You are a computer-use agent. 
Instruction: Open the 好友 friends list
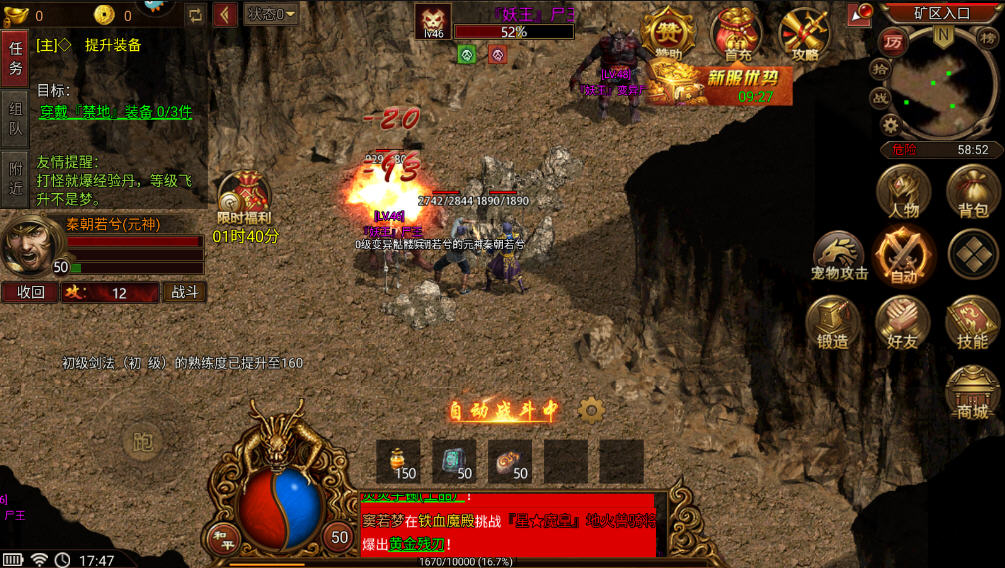[902, 322]
